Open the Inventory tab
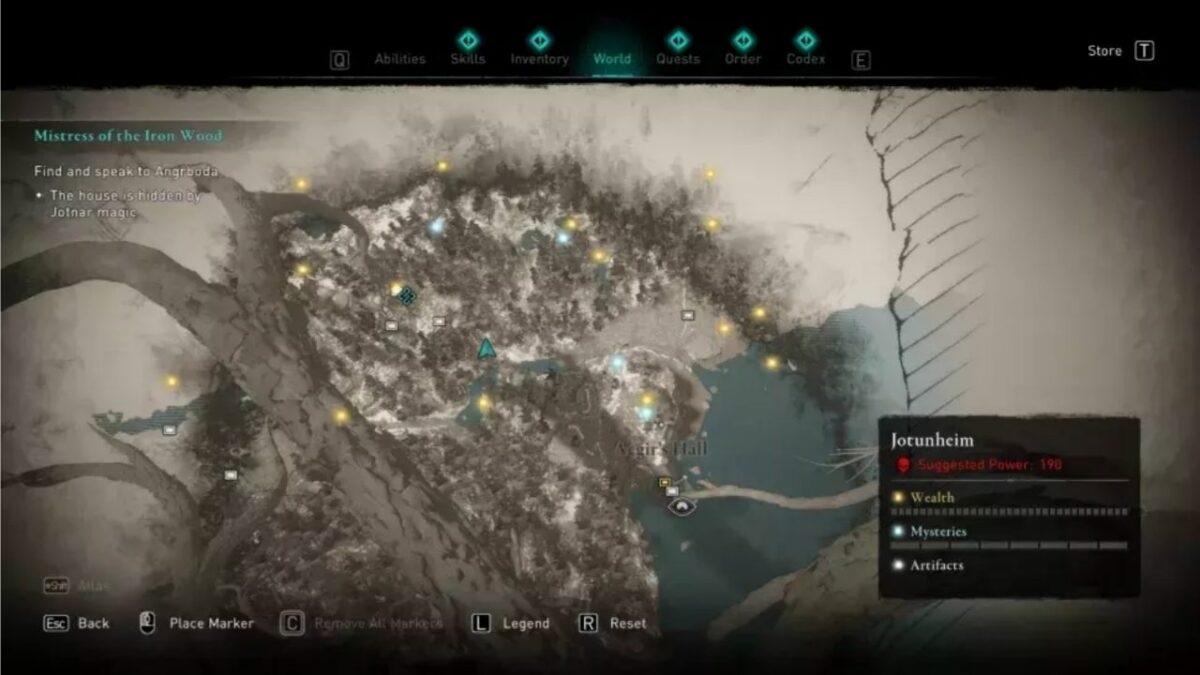This screenshot has height=675, width=1200. (x=539, y=58)
